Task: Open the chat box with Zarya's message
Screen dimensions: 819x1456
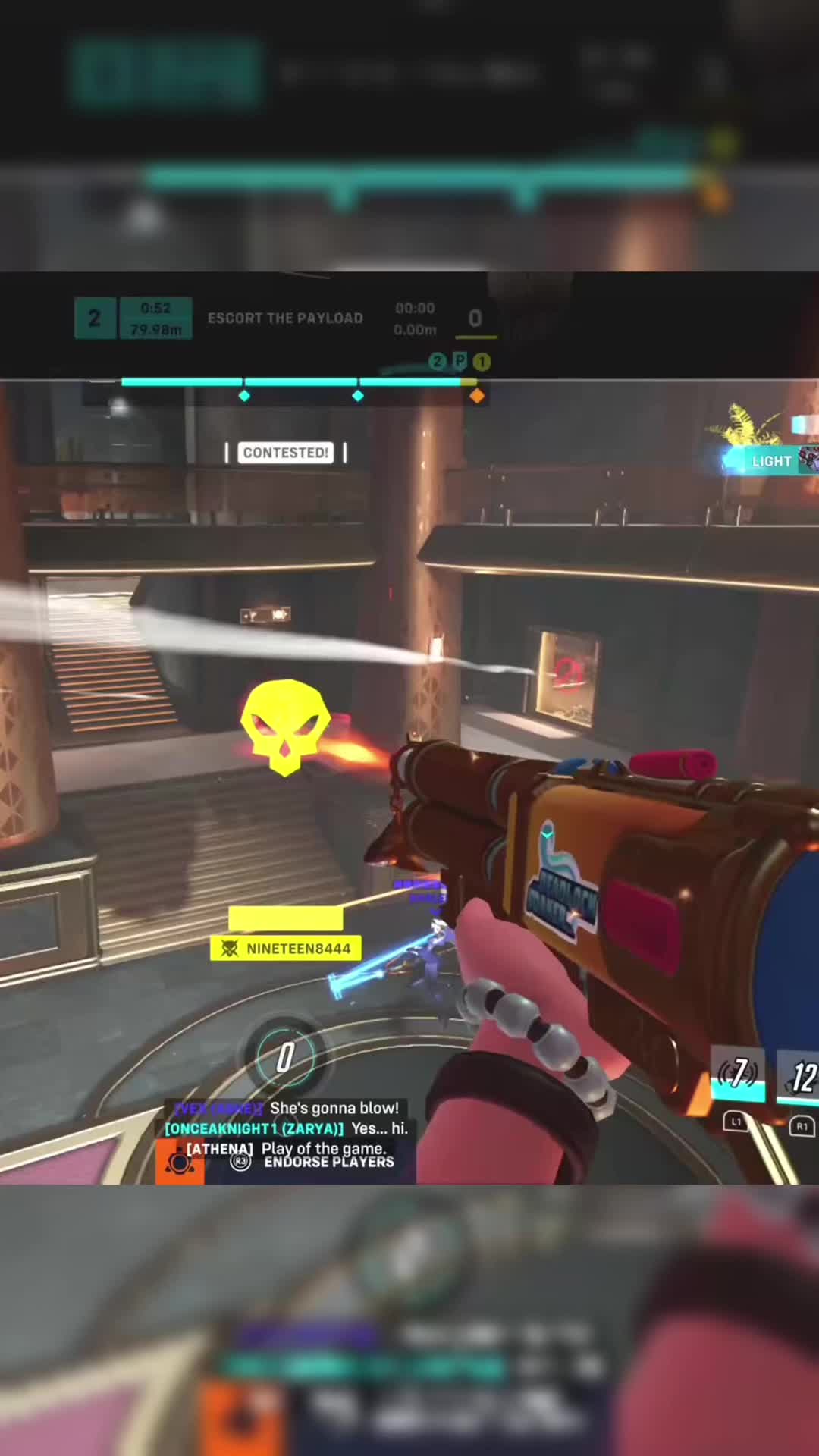Action: (287, 1128)
